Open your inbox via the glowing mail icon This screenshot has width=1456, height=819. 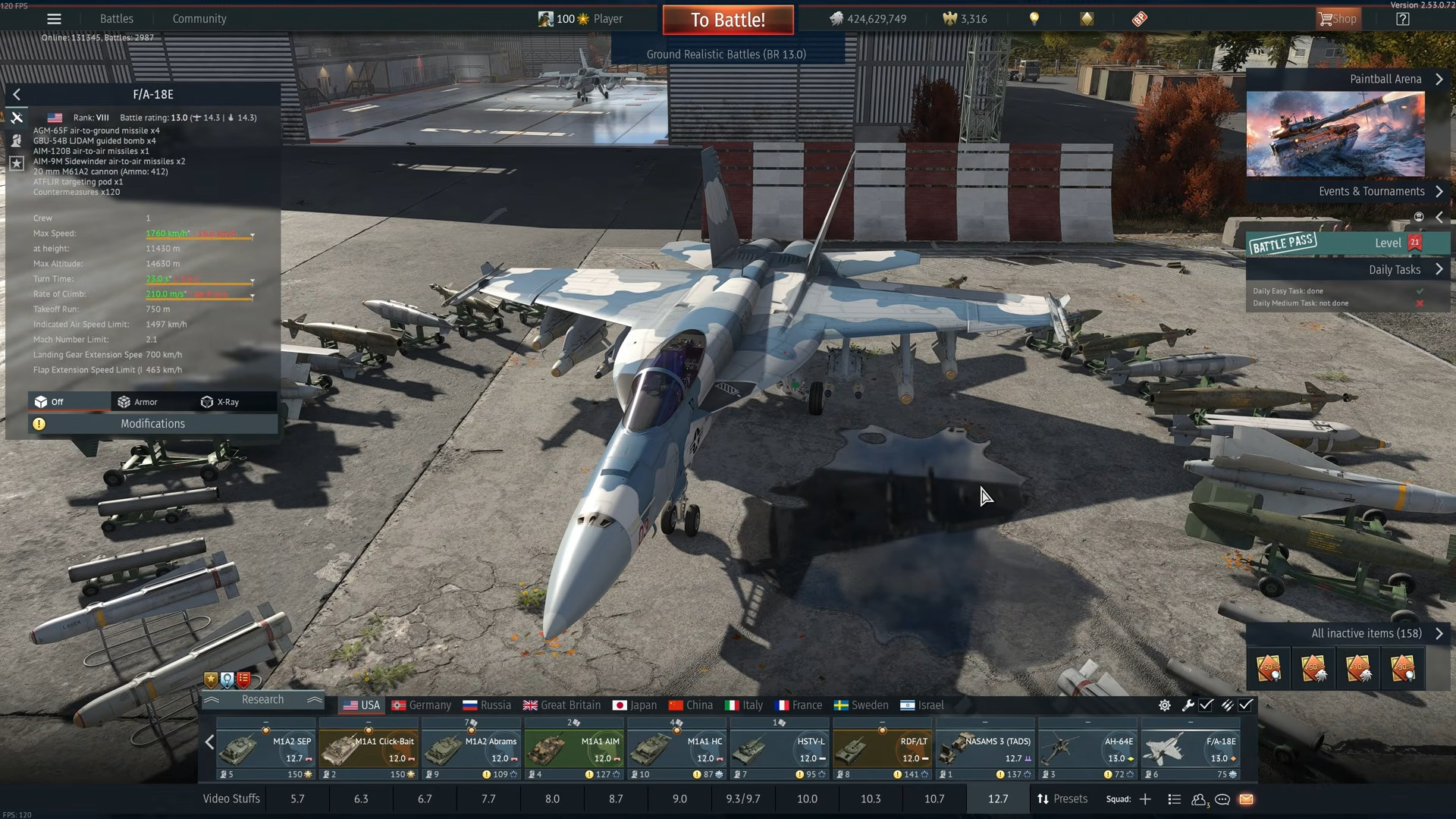tap(1246, 799)
